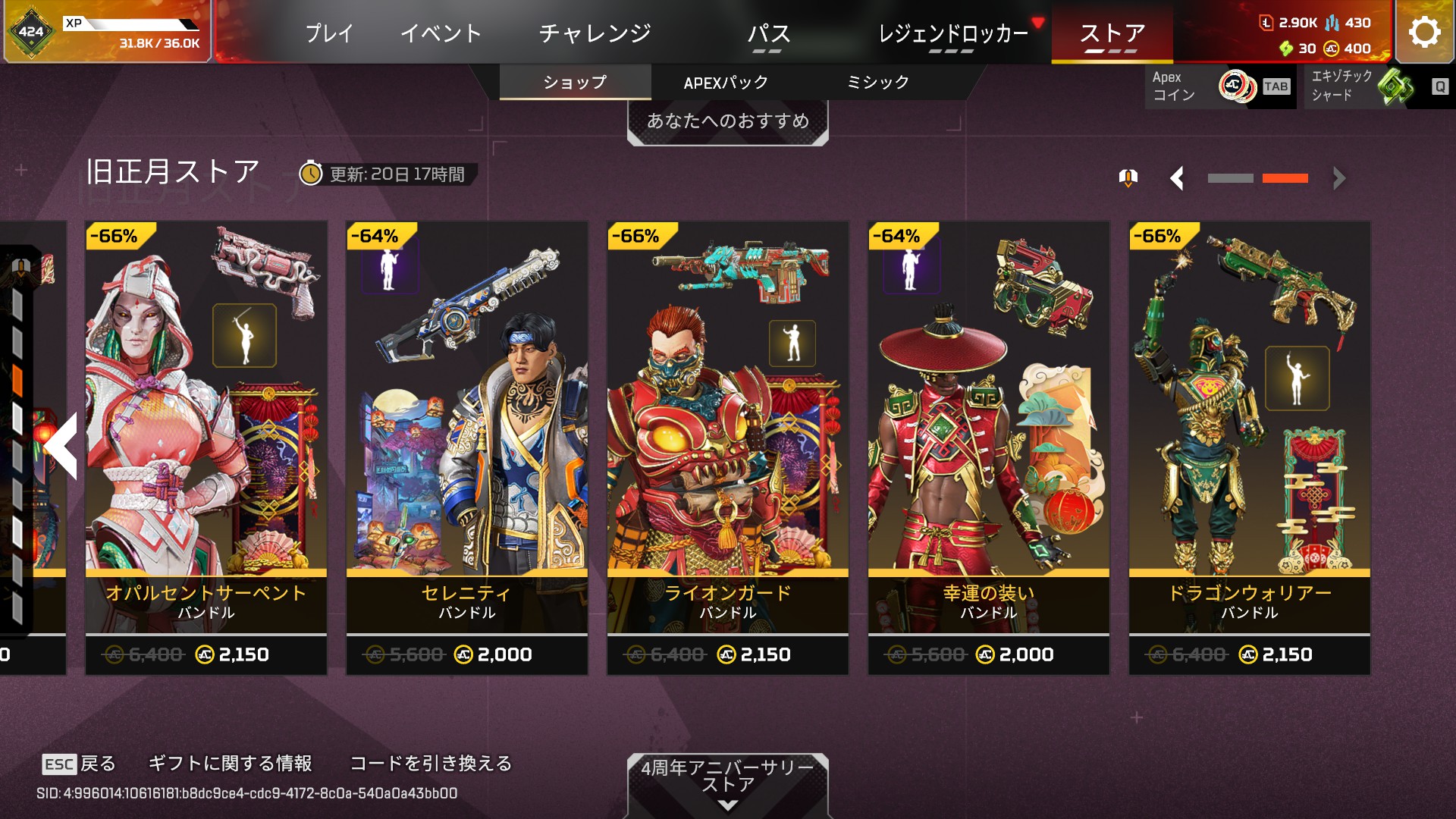Open the settings gear icon
Viewport: 1456px width, 819px height.
click(x=1424, y=32)
